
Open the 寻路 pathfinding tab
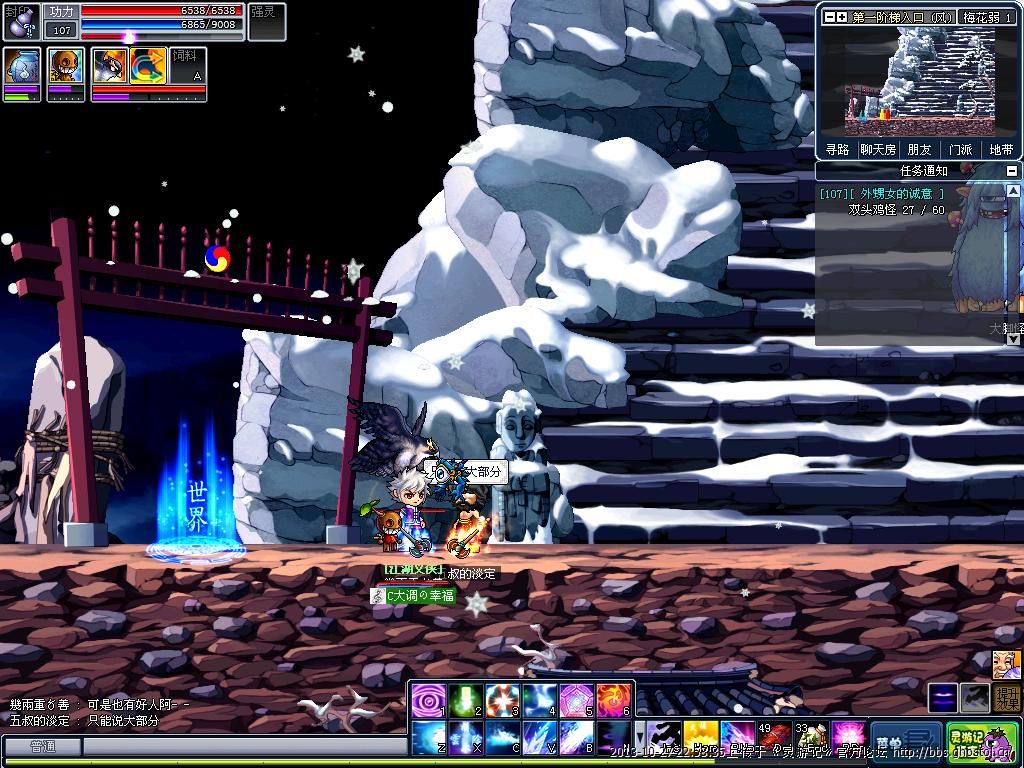(837, 149)
